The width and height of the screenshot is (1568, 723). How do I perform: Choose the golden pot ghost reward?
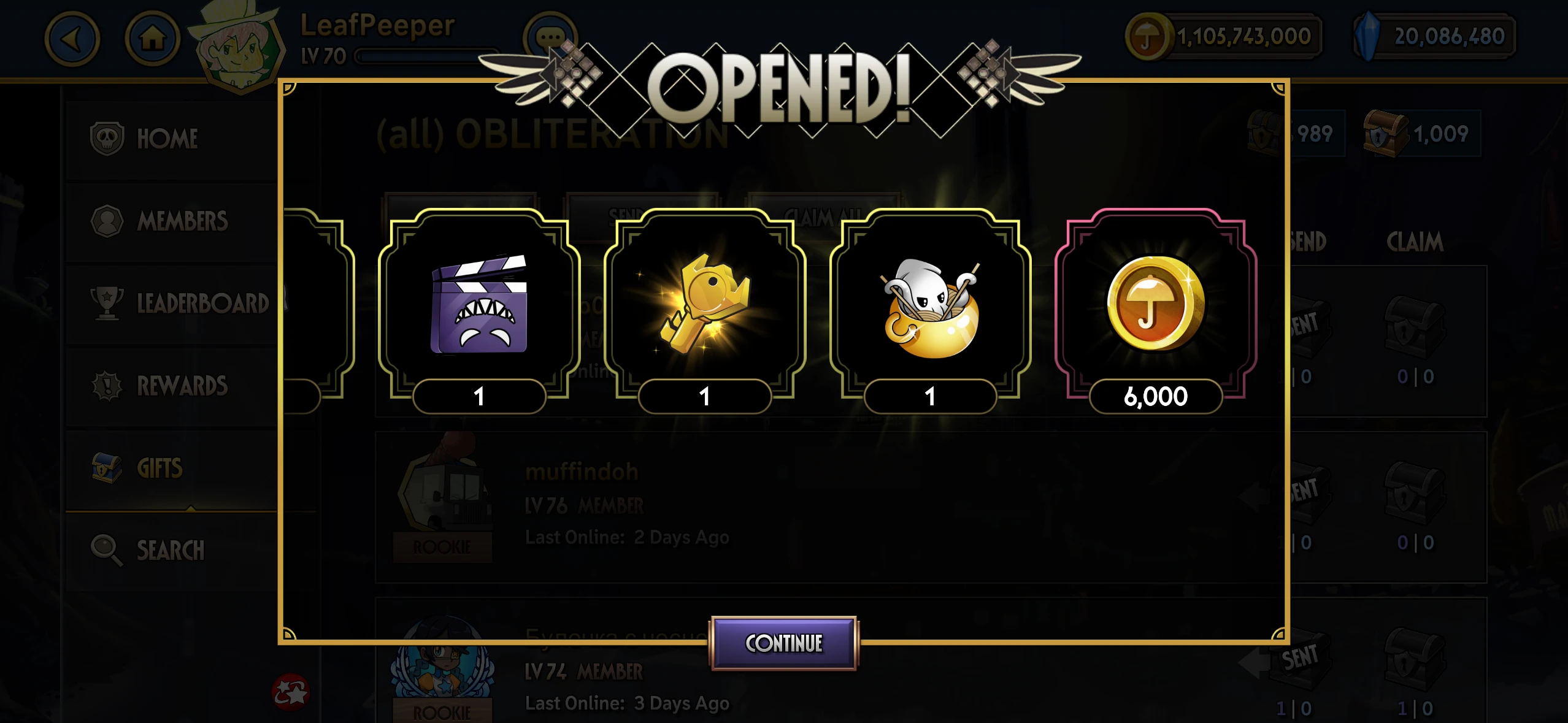(x=930, y=305)
